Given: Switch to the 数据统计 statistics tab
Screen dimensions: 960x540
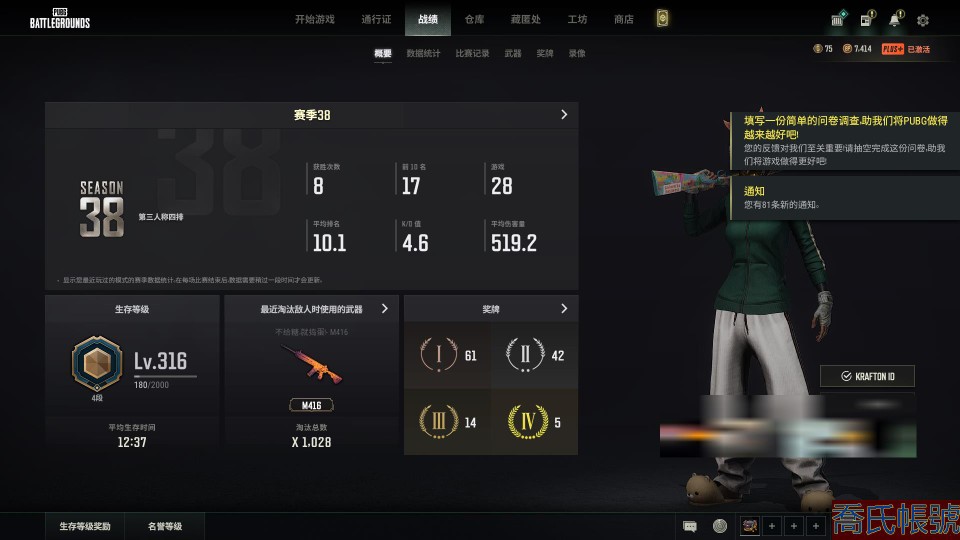Looking at the screenshot, I should click(x=423, y=54).
